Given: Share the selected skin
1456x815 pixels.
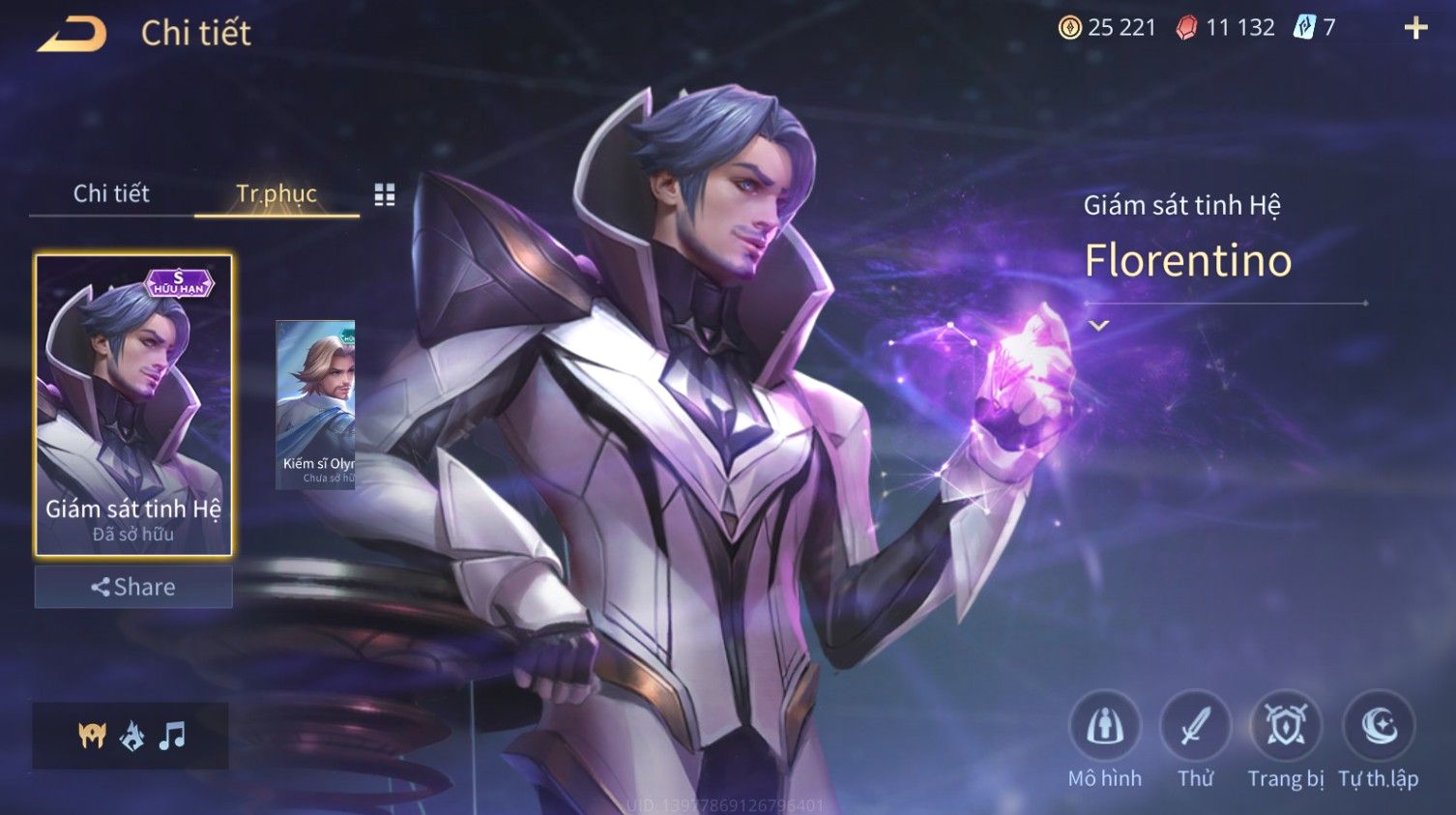Looking at the screenshot, I should pos(133,587).
